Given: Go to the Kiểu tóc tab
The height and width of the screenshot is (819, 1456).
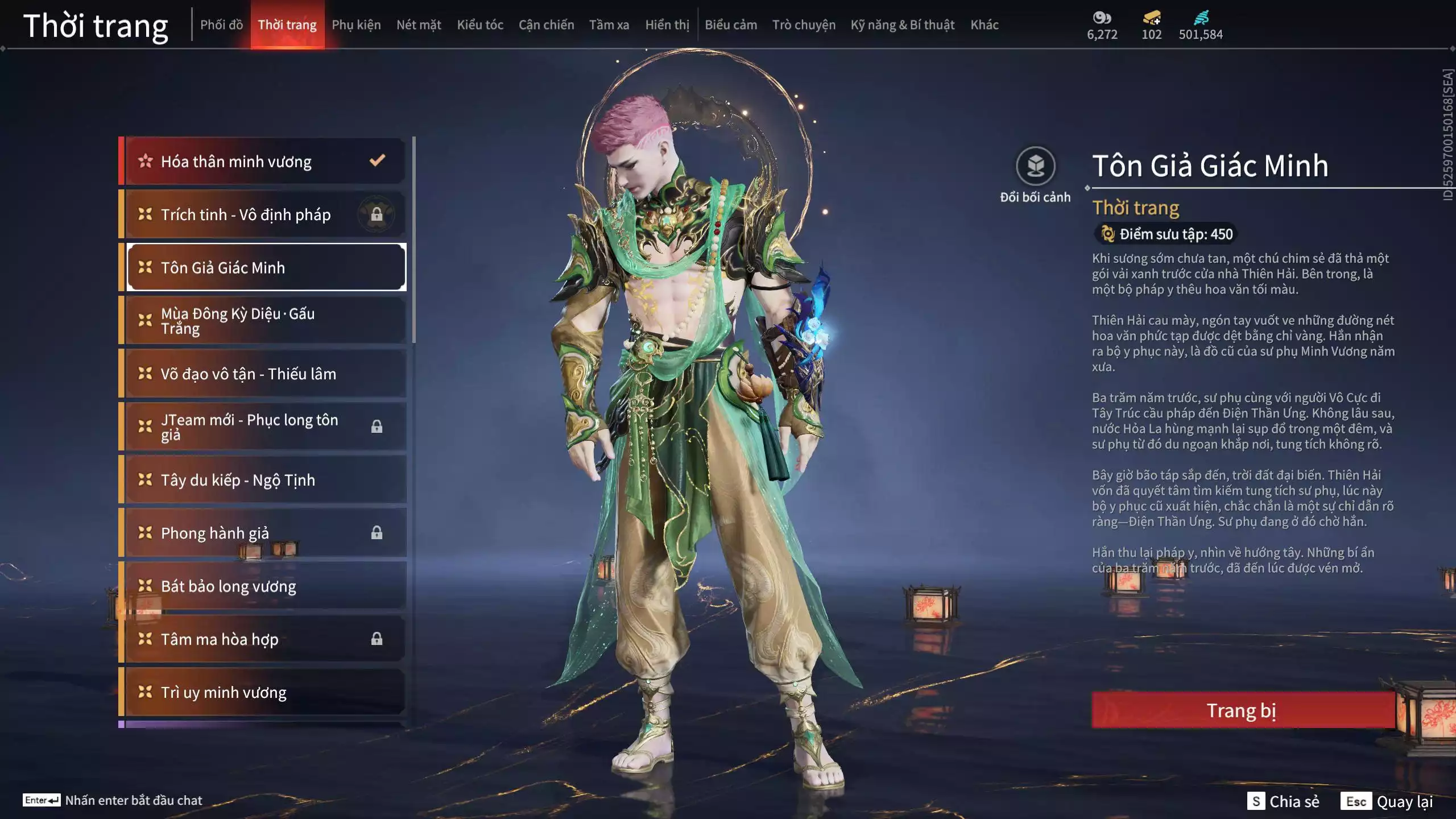Looking at the screenshot, I should 480,25.
